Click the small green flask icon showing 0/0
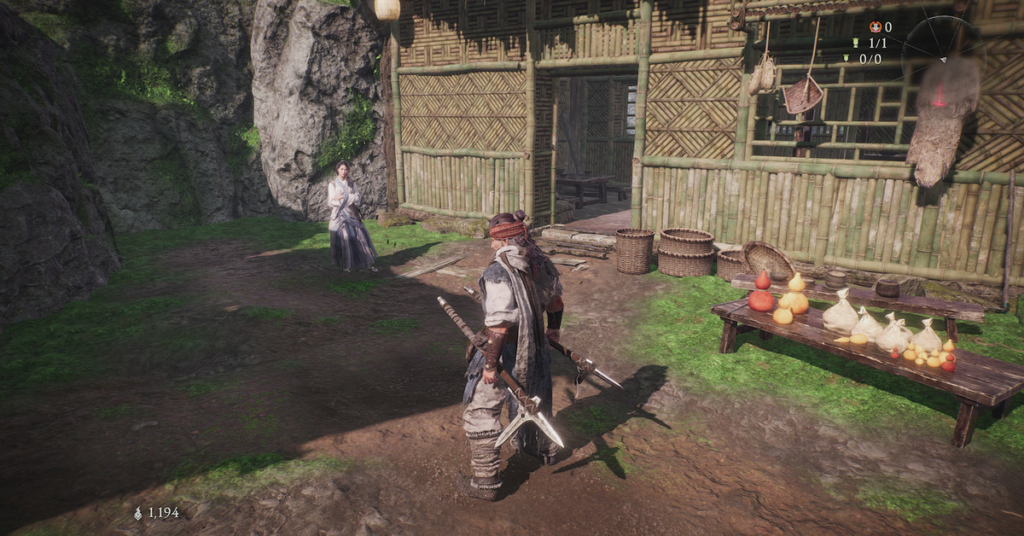Screen dimensions: 1024x536 846,58
